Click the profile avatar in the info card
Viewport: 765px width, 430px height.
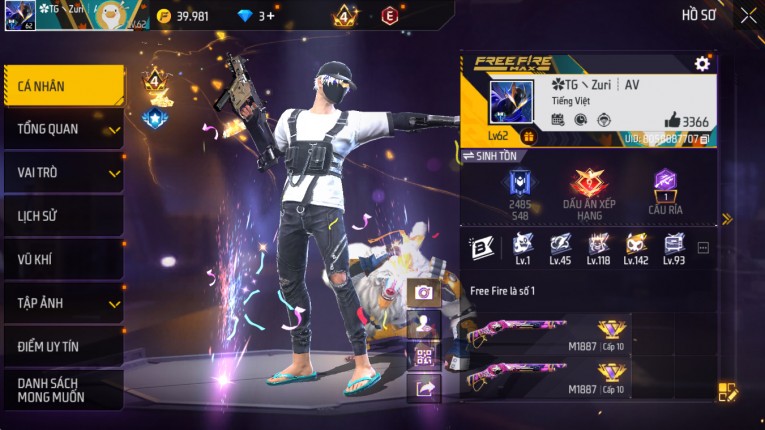tap(511, 102)
